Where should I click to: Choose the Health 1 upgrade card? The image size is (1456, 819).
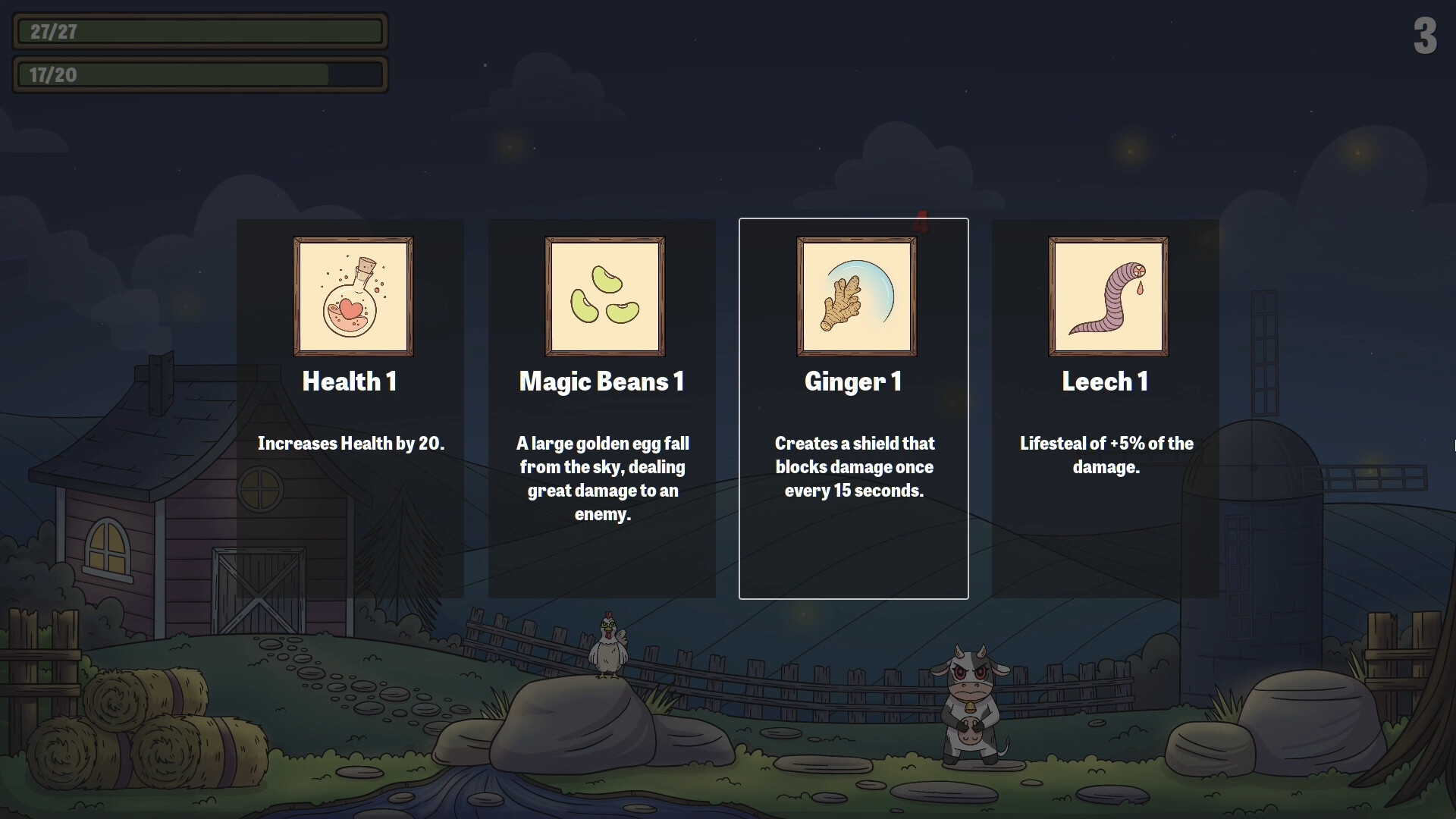(350, 409)
